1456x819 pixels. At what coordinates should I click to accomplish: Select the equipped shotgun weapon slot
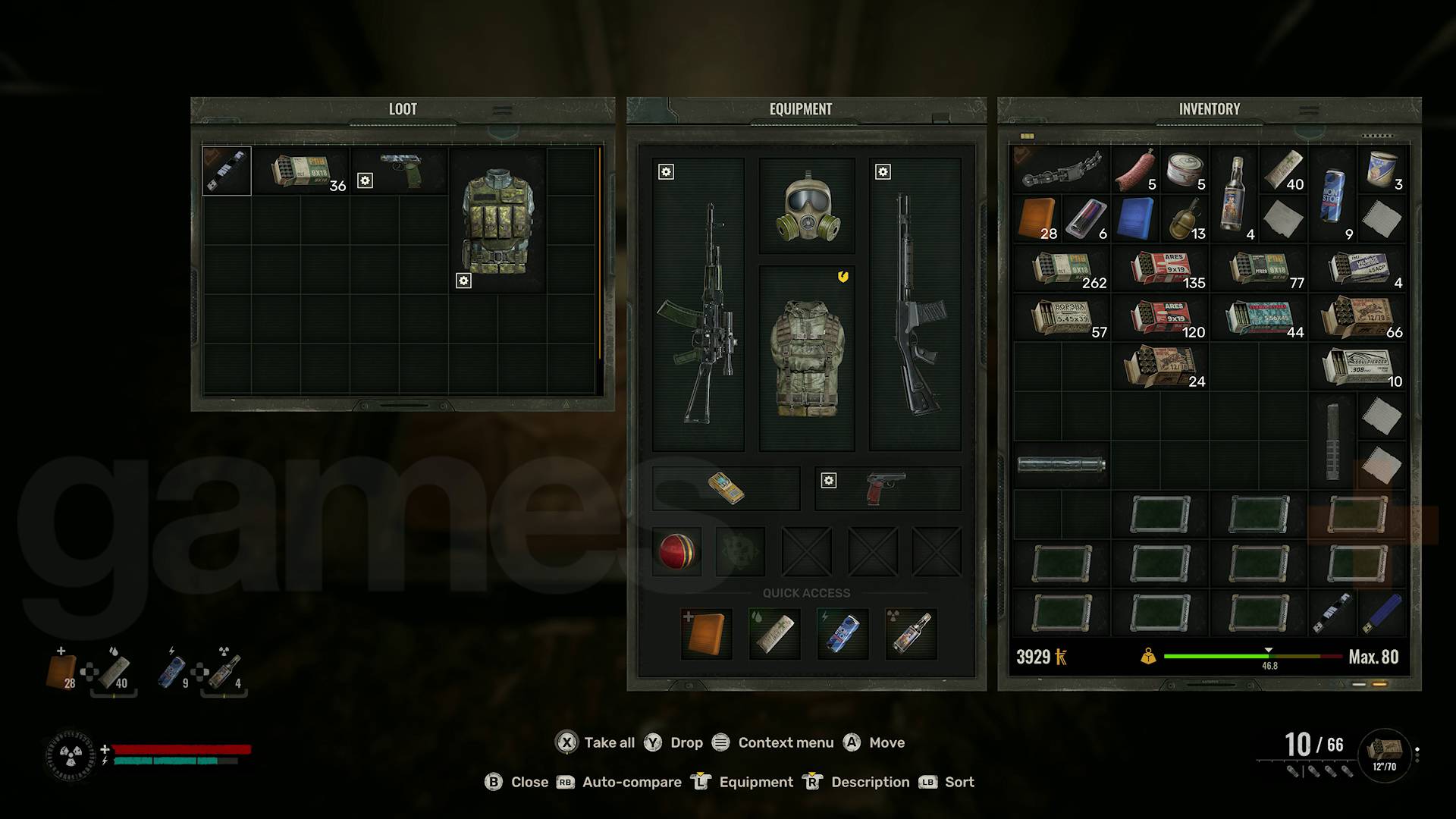[915, 303]
